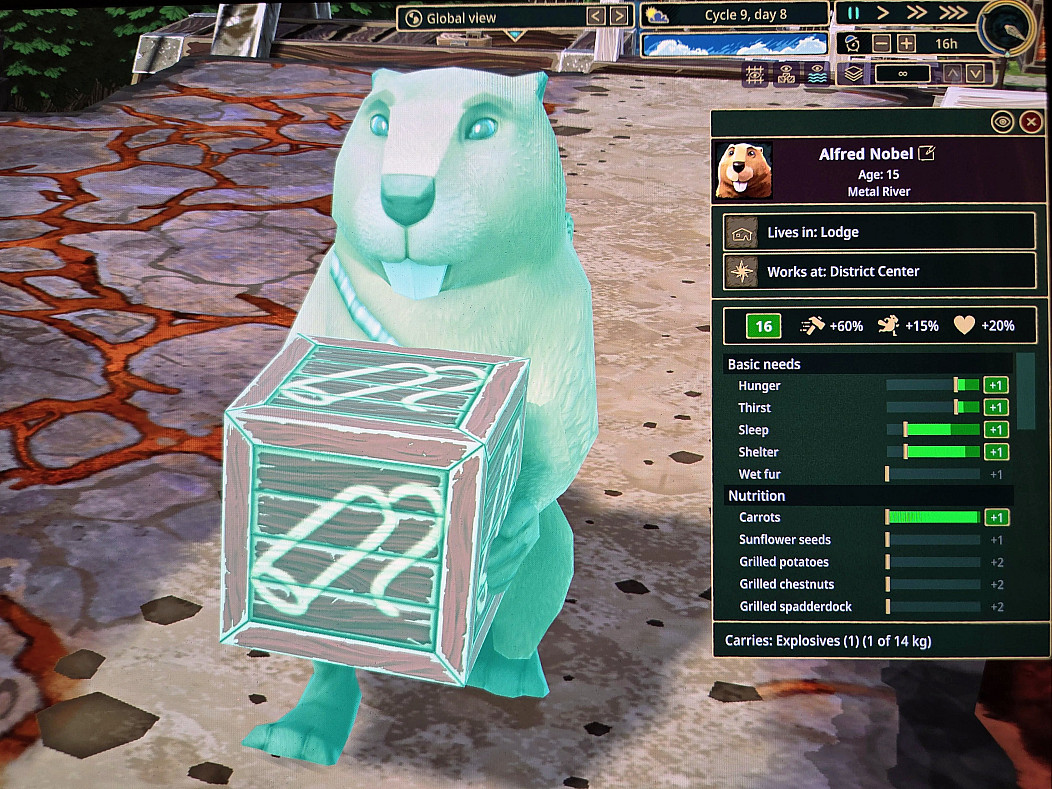Increase working hours with plus button
This screenshot has width=1052, height=789.
[906, 44]
